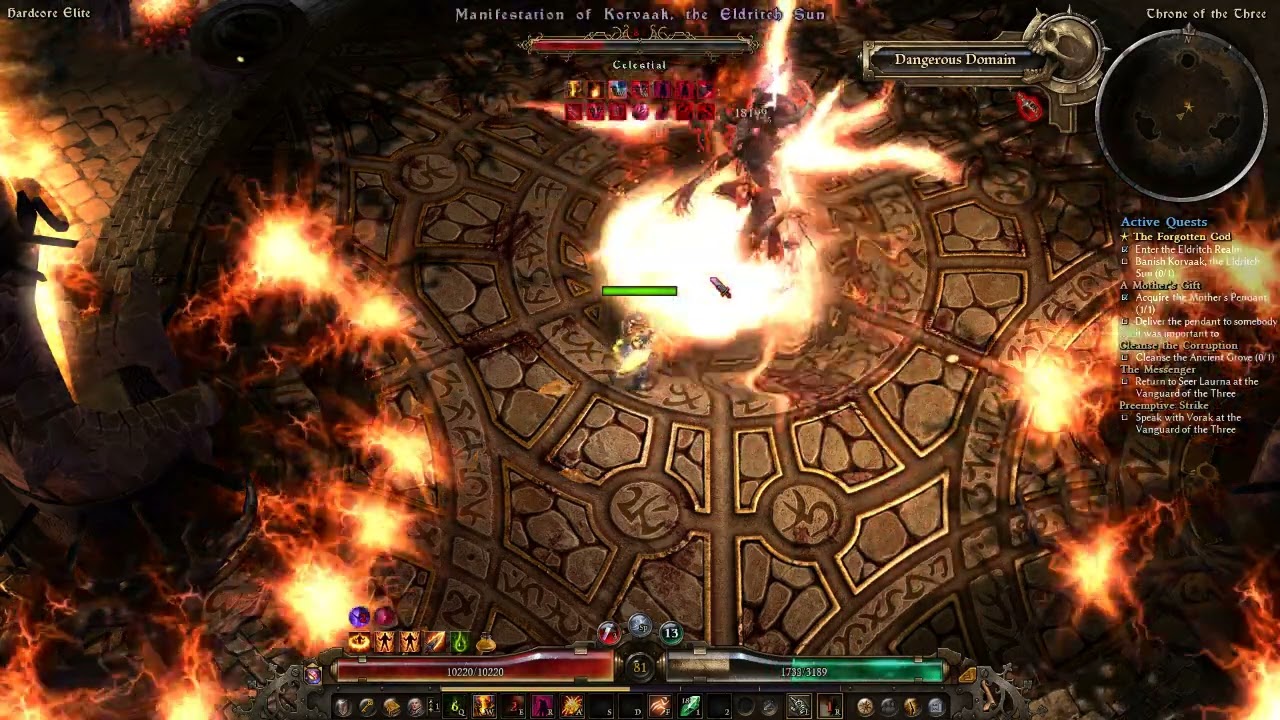
Task: Open the character sheet helmet icon
Action: click(x=343, y=707)
